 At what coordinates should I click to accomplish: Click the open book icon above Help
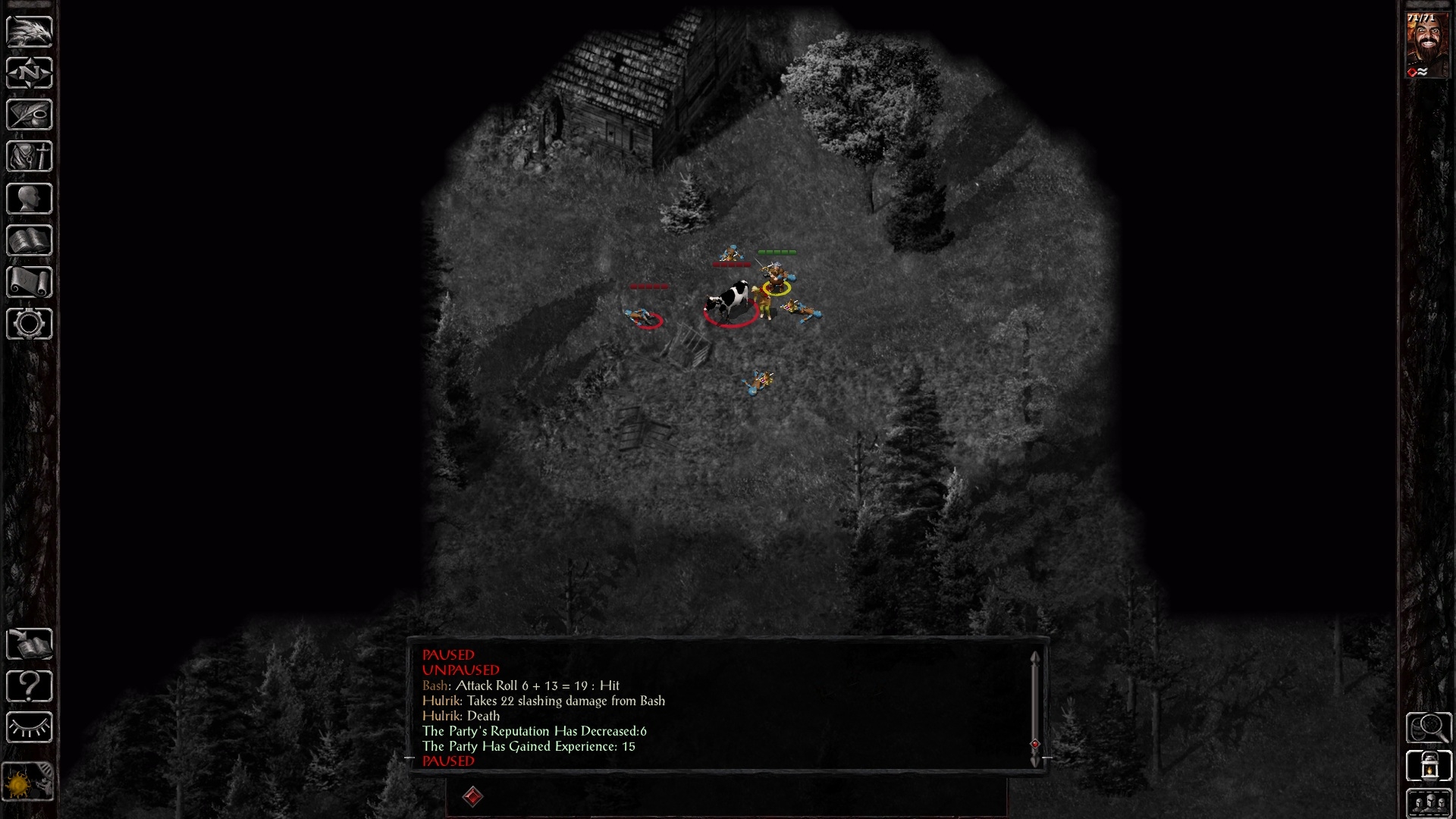coord(30,642)
